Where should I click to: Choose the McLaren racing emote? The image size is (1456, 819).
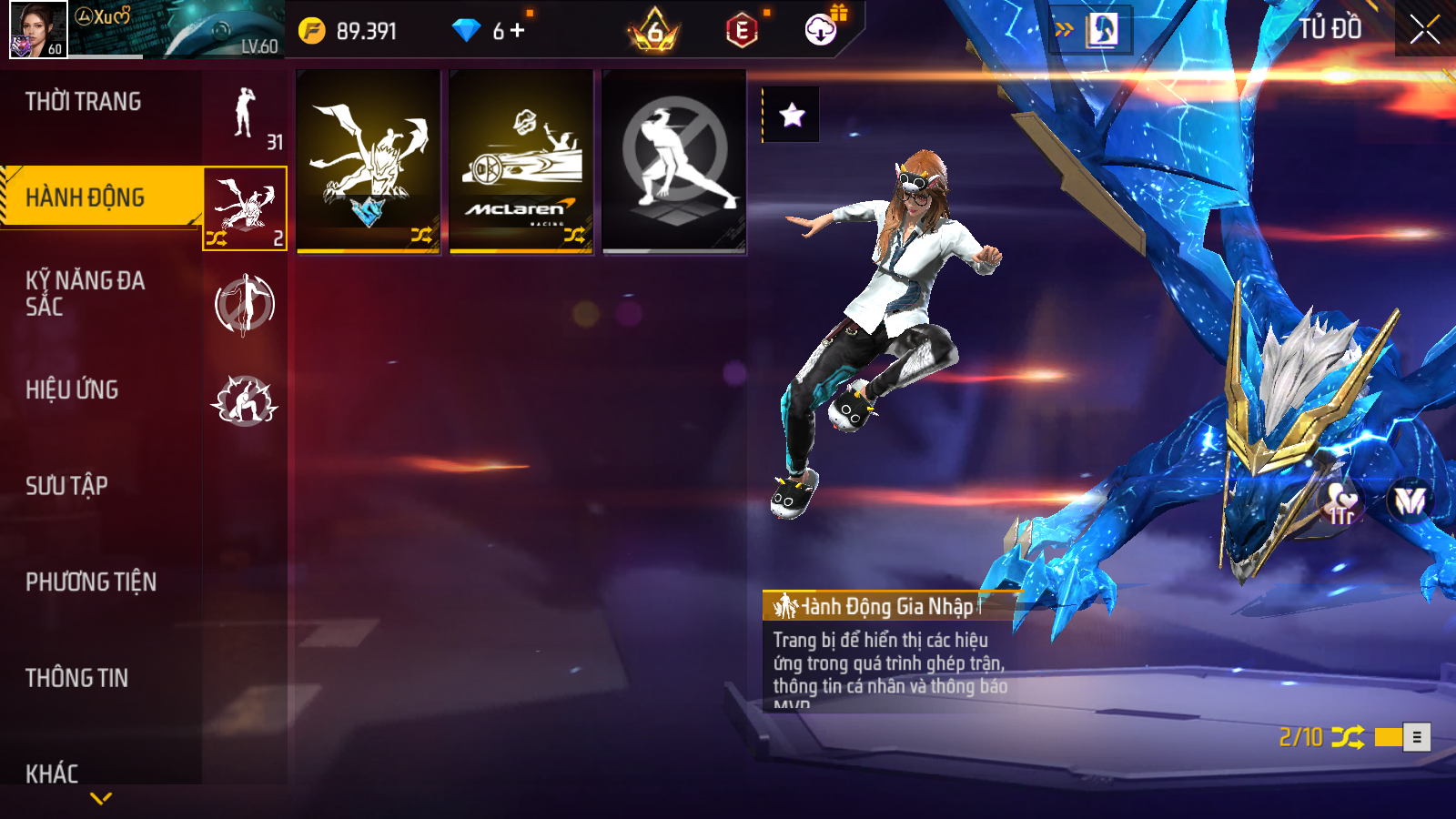pyautogui.click(x=521, y=162)
